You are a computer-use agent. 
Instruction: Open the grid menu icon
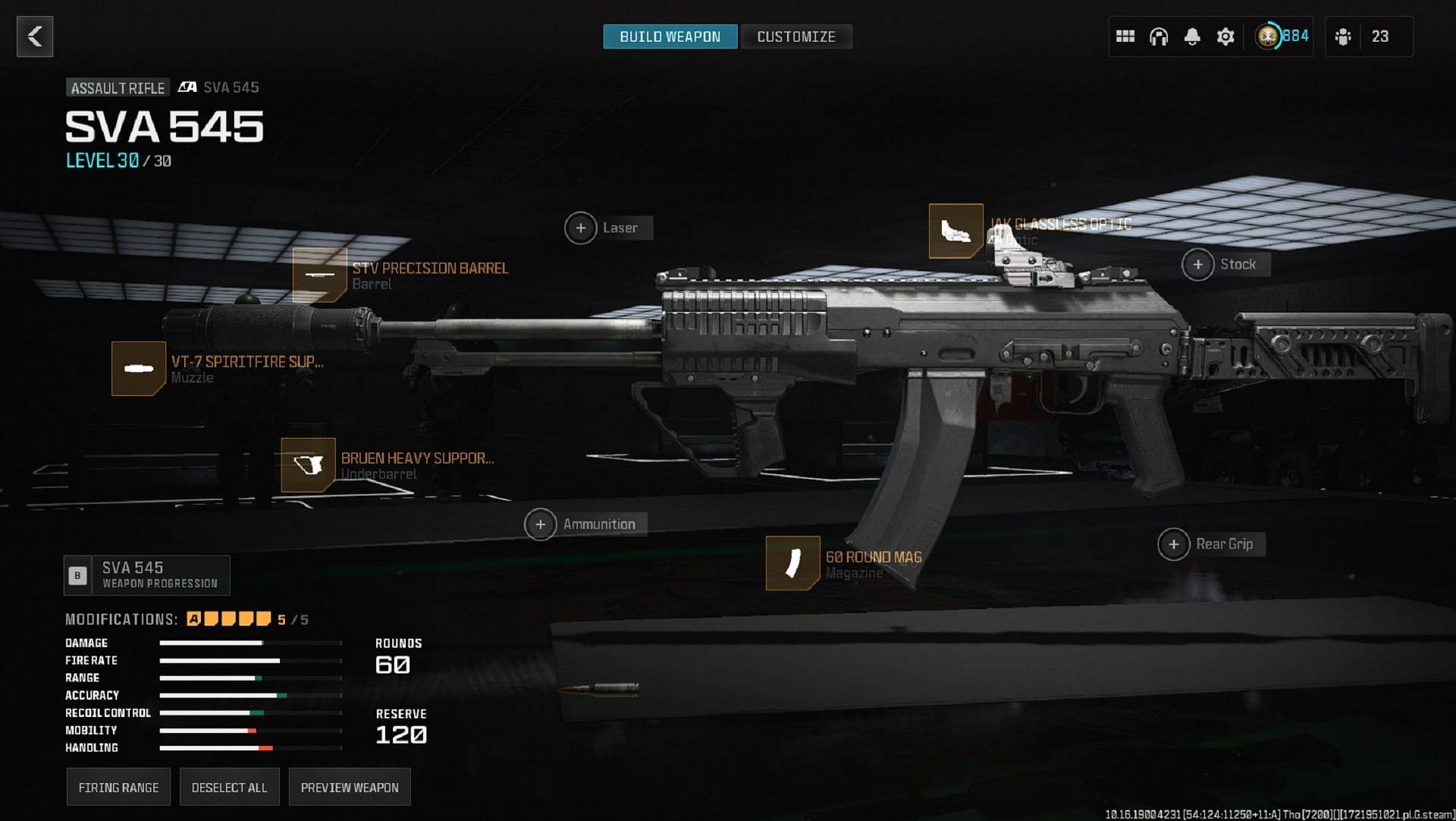tap(1125, 36)
